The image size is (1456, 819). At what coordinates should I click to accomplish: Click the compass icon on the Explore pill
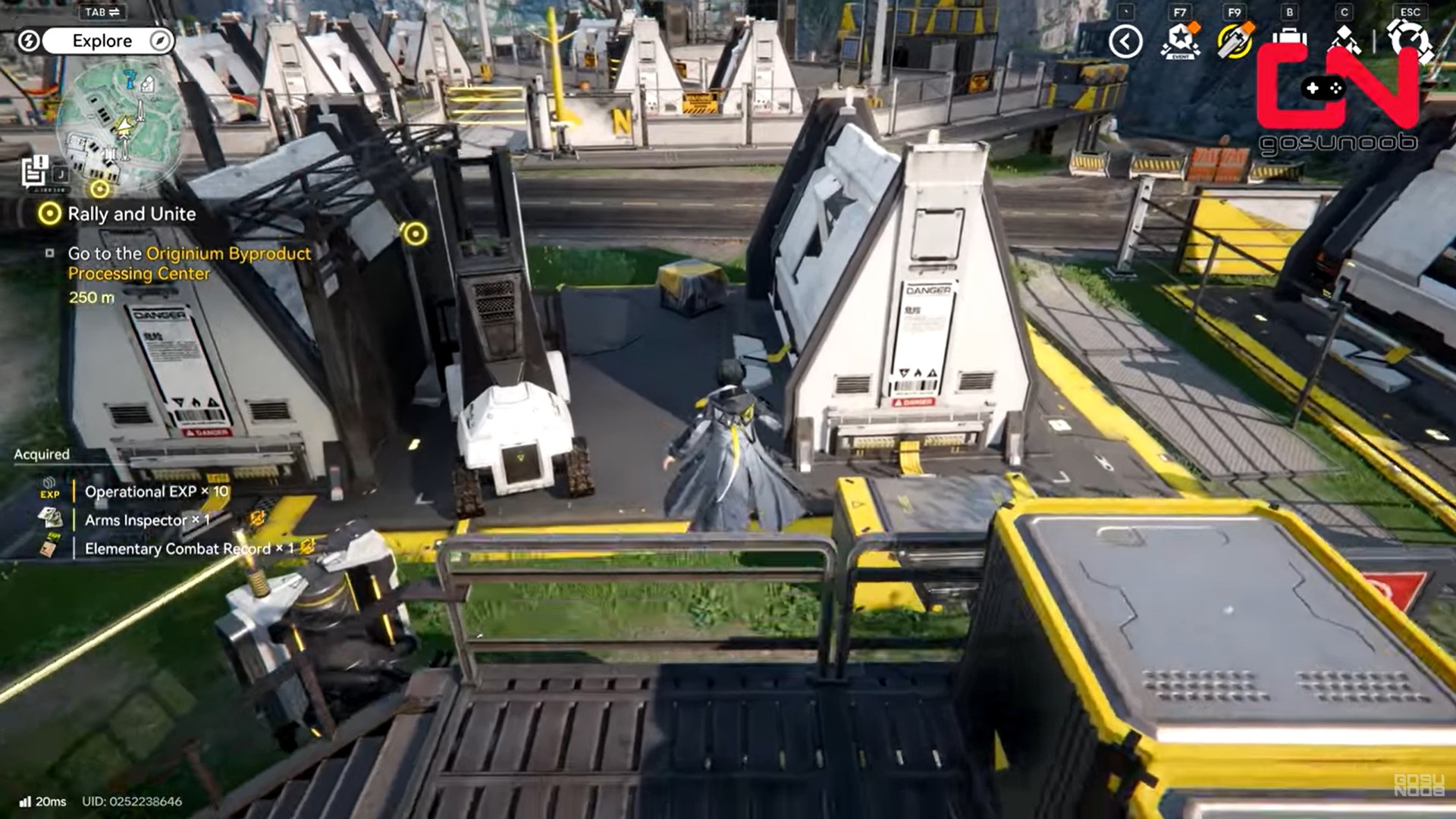pyautogui.click(x=160, y=42)
